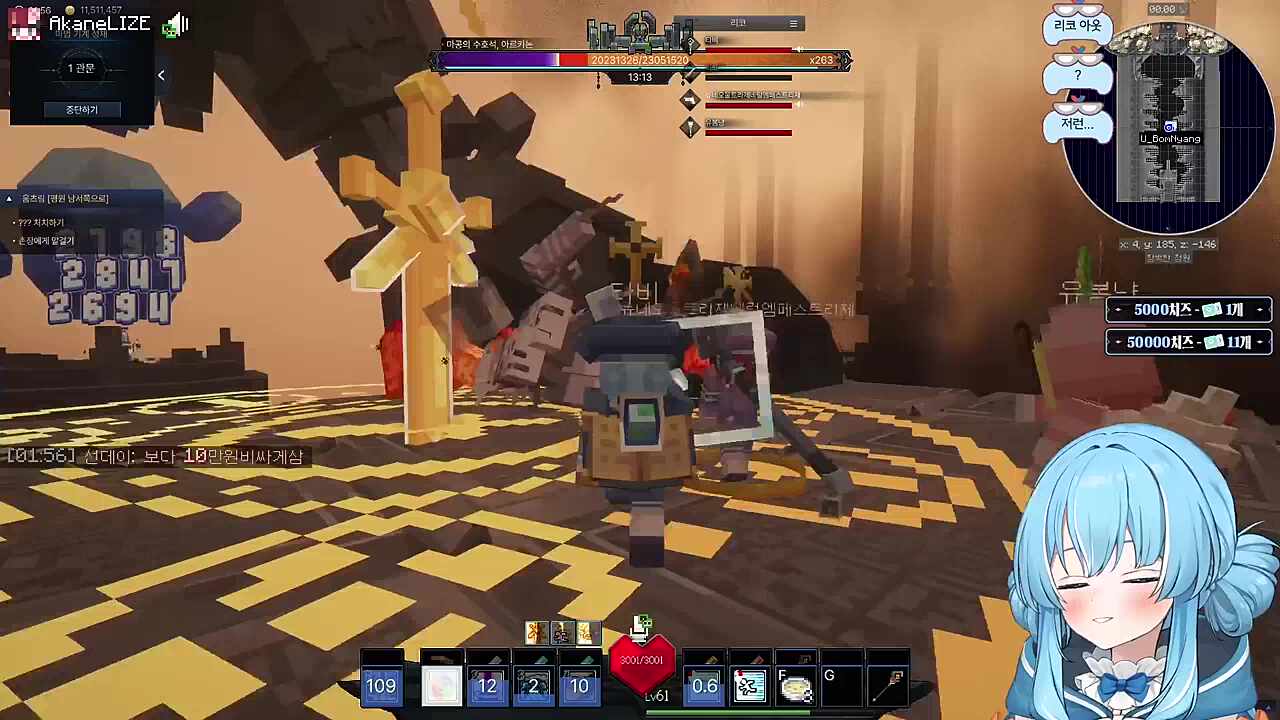1280x720 pixels.
Task: Open the circular minimap
Action: [1169, 129]
